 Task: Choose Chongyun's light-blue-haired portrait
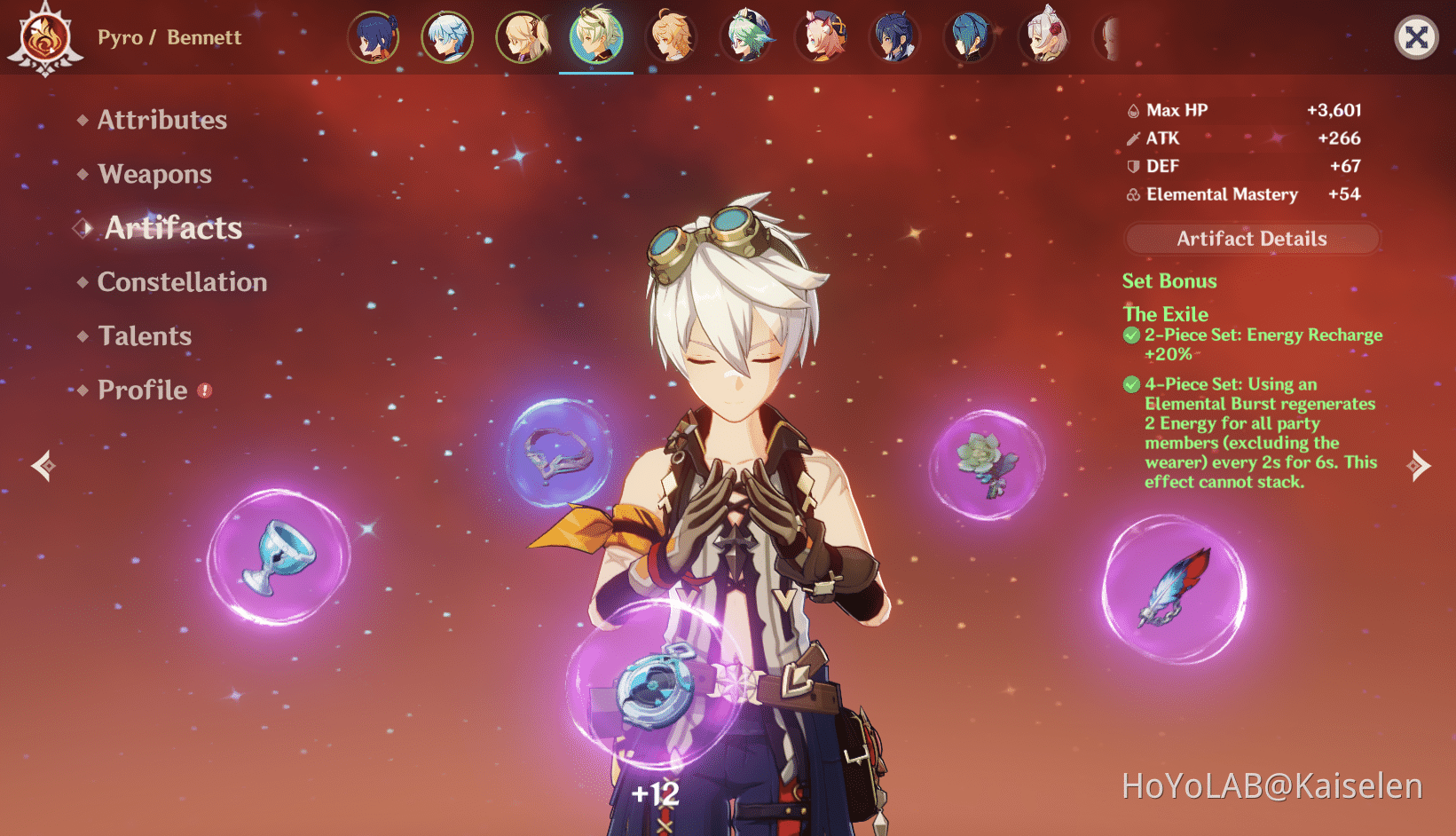[447, 37]
